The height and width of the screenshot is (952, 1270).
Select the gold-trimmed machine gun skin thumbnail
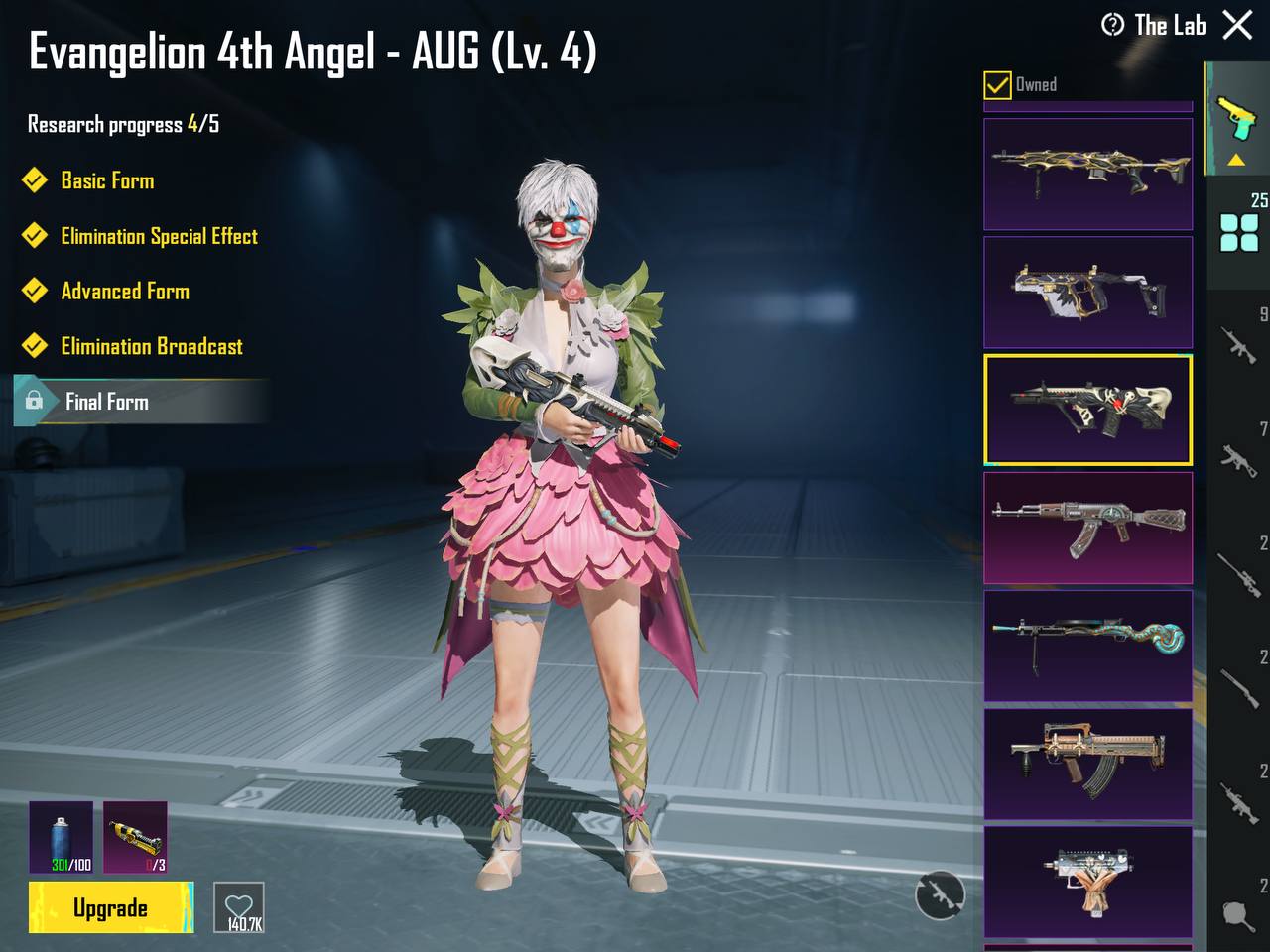pos(1087,175)
